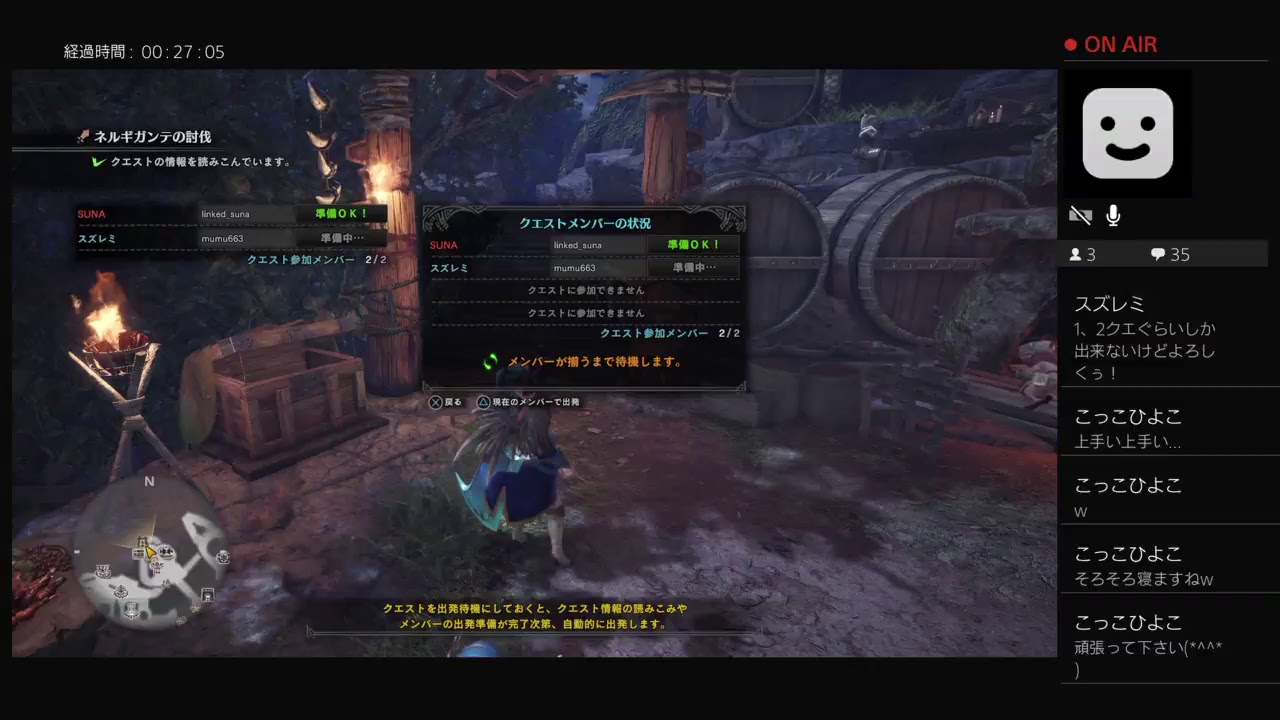Click the comment bubble icon showing 35
This screenshot has width=1280, height=720.
(1157, 254)
